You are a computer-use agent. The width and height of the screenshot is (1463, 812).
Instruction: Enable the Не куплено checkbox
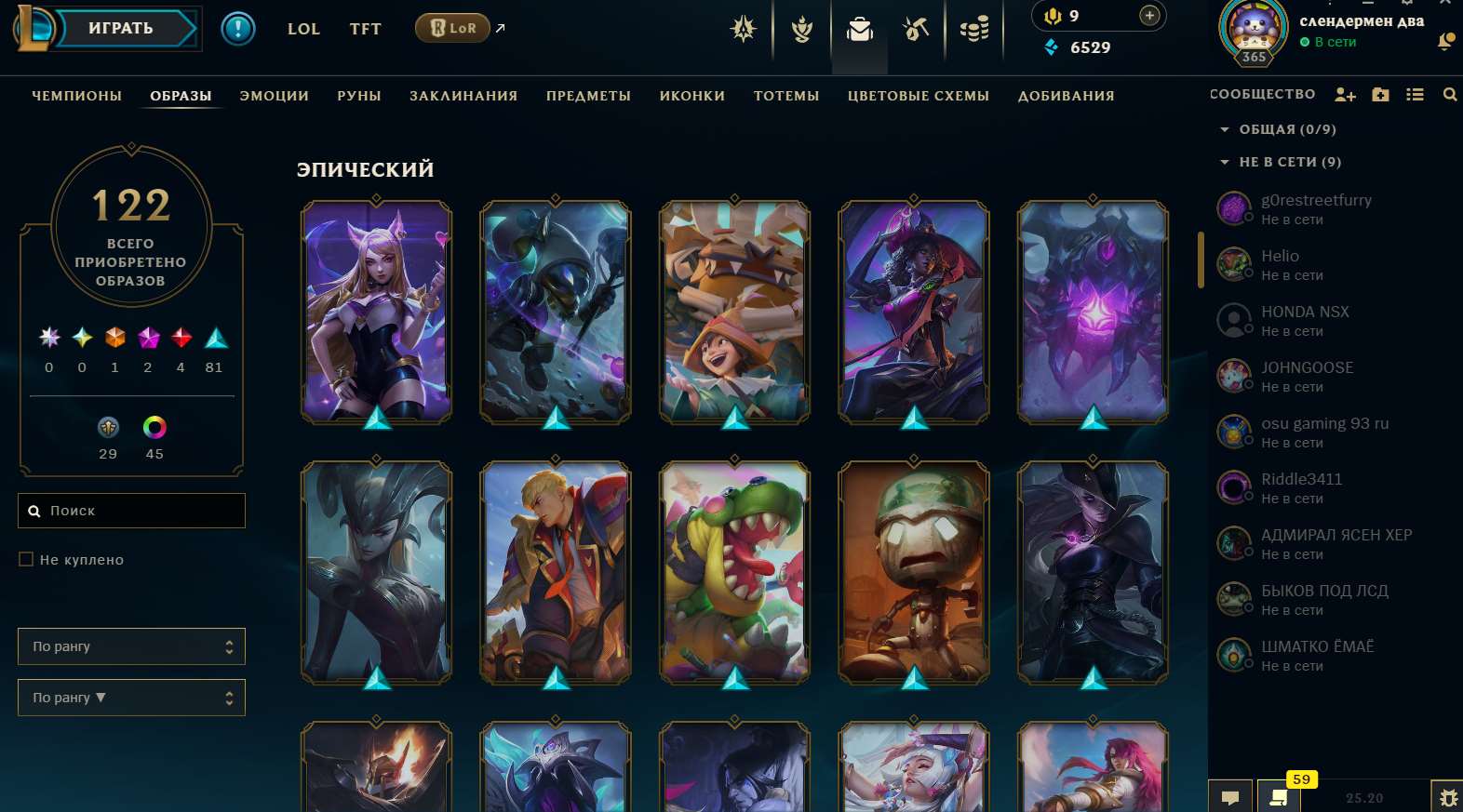[x=26, y=559]
